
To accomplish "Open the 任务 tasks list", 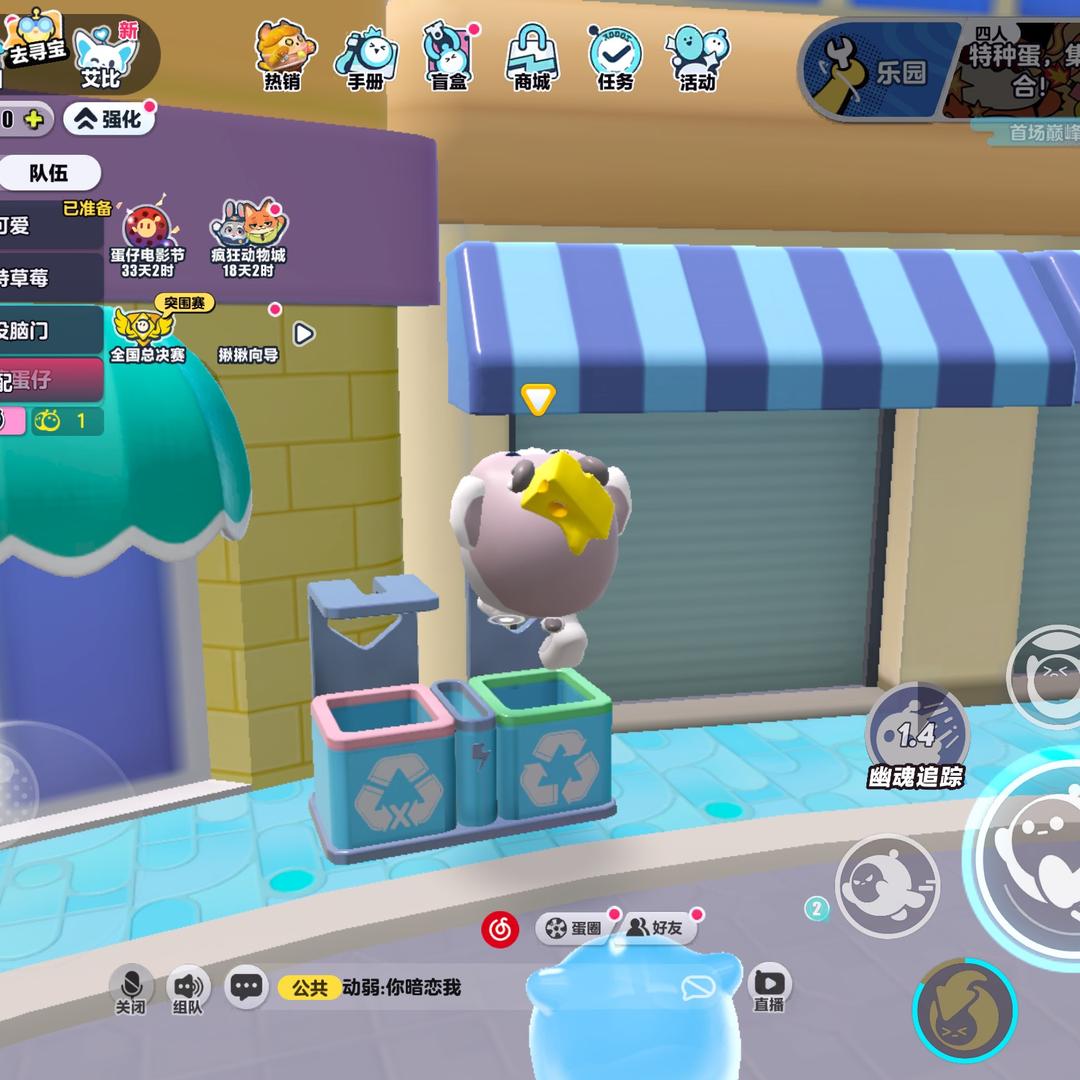I will pyautogui.click(x=615, y=55).
